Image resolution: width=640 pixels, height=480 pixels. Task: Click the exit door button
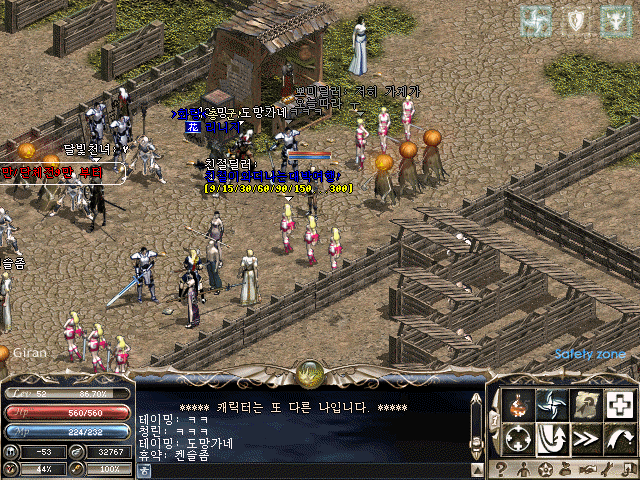click(x=629, y=469)
